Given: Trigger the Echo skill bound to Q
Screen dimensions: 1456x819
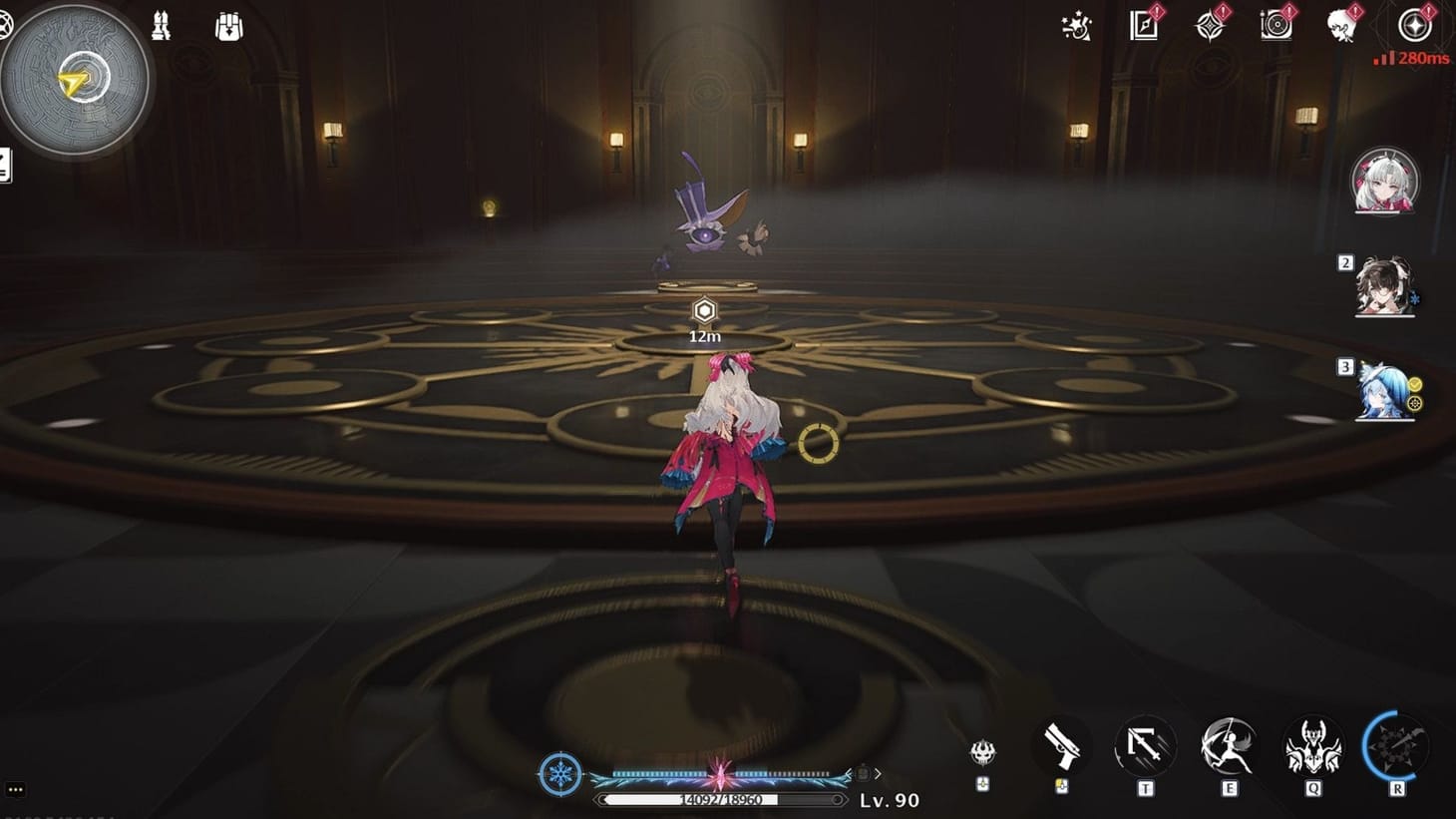Looking at the screenshot, I should pos(1310,745).
